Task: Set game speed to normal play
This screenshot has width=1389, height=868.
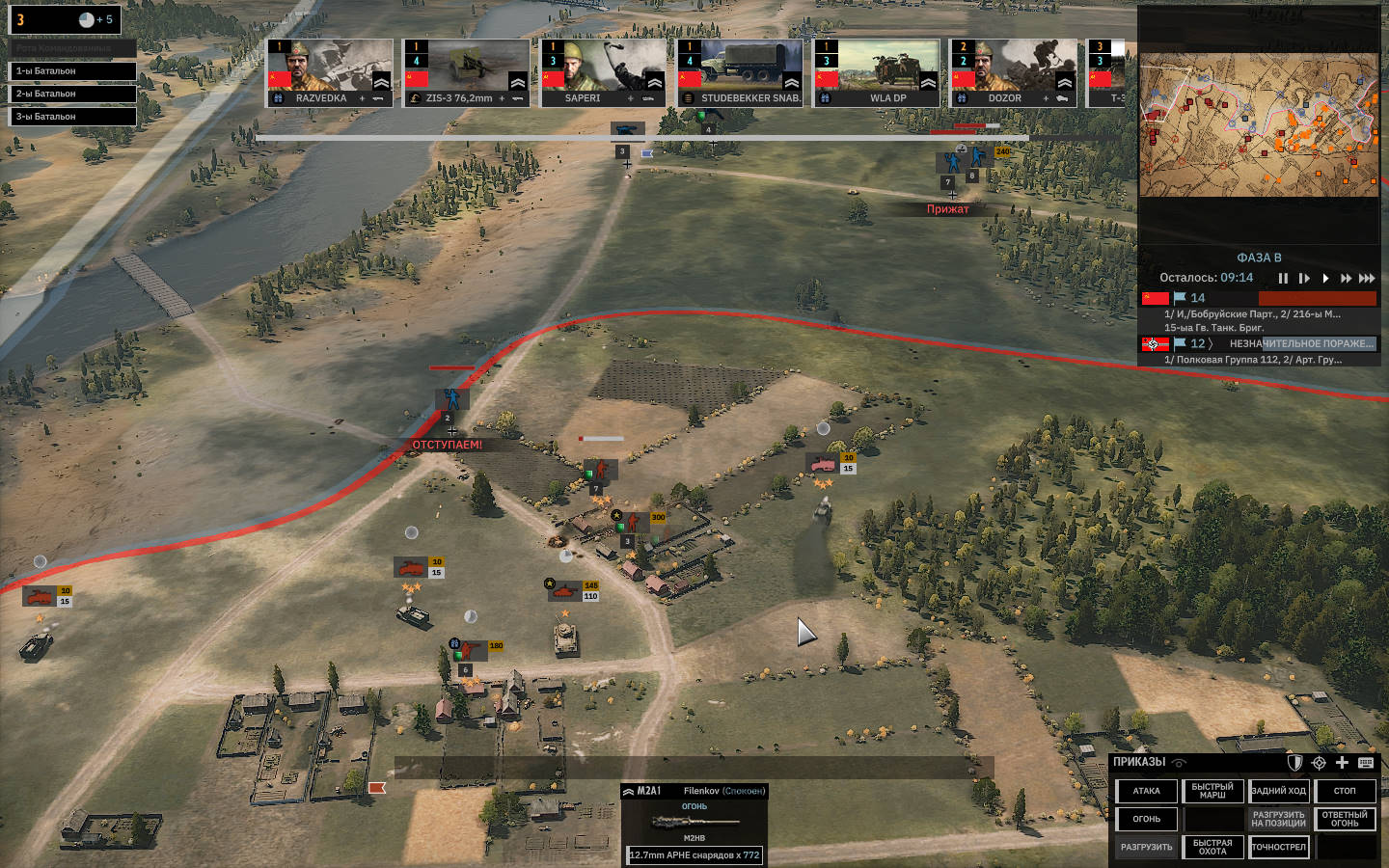Action: 1325,279
